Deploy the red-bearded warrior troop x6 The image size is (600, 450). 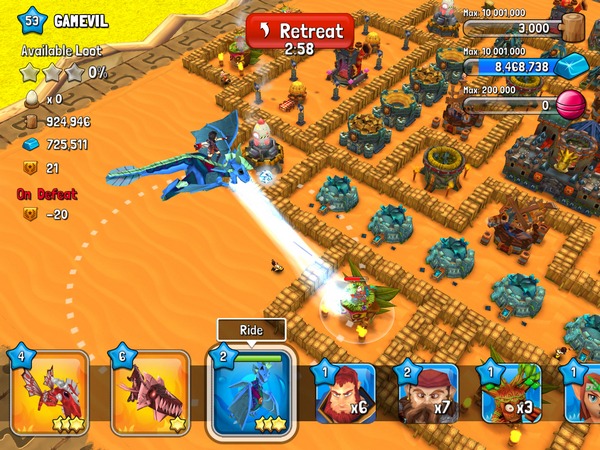344,392
